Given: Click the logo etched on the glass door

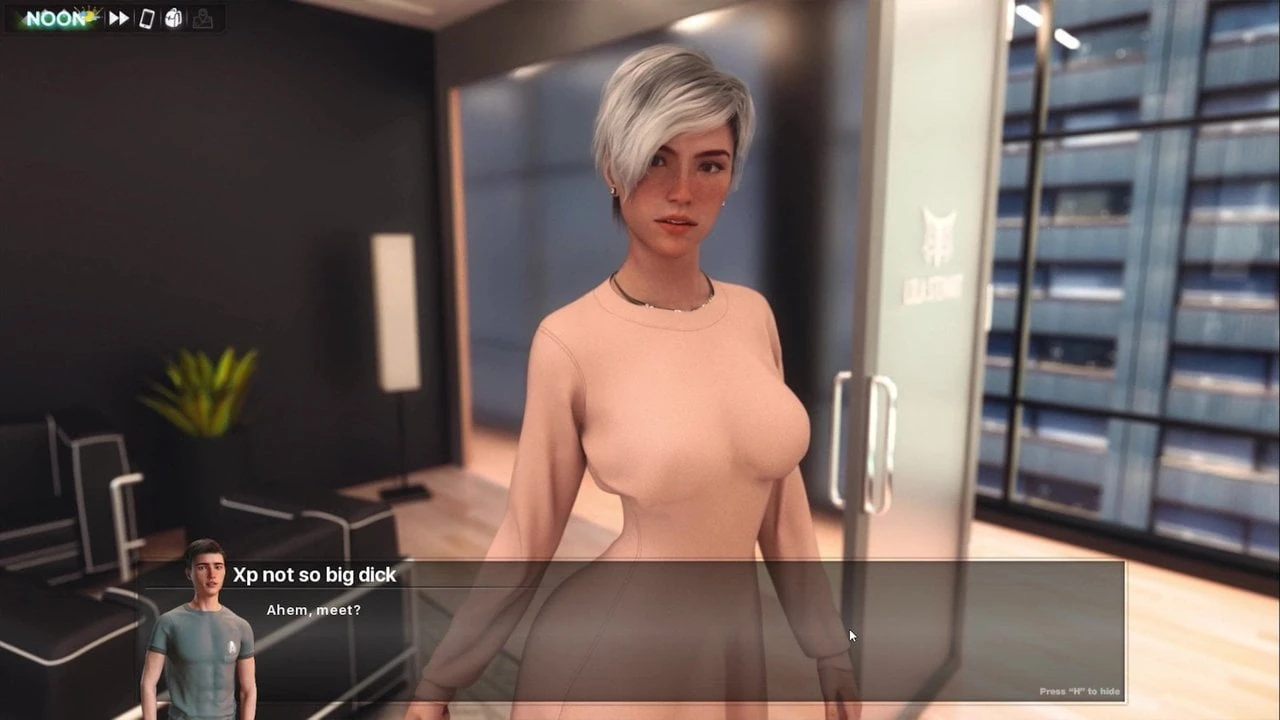Looking at the screenshot, I should pos(936,235).
